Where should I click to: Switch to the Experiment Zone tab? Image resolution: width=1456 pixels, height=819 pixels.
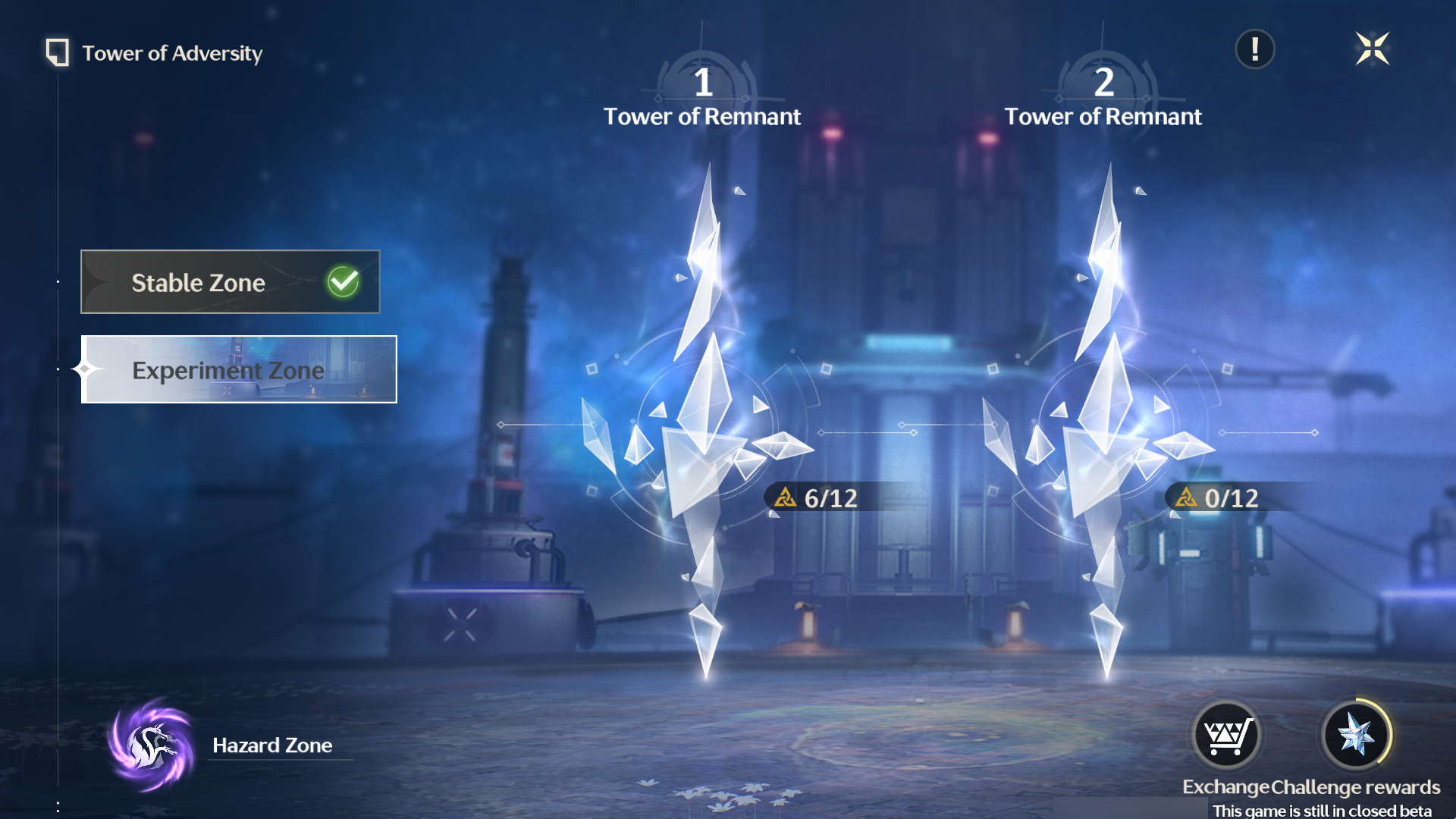(239, 370)
